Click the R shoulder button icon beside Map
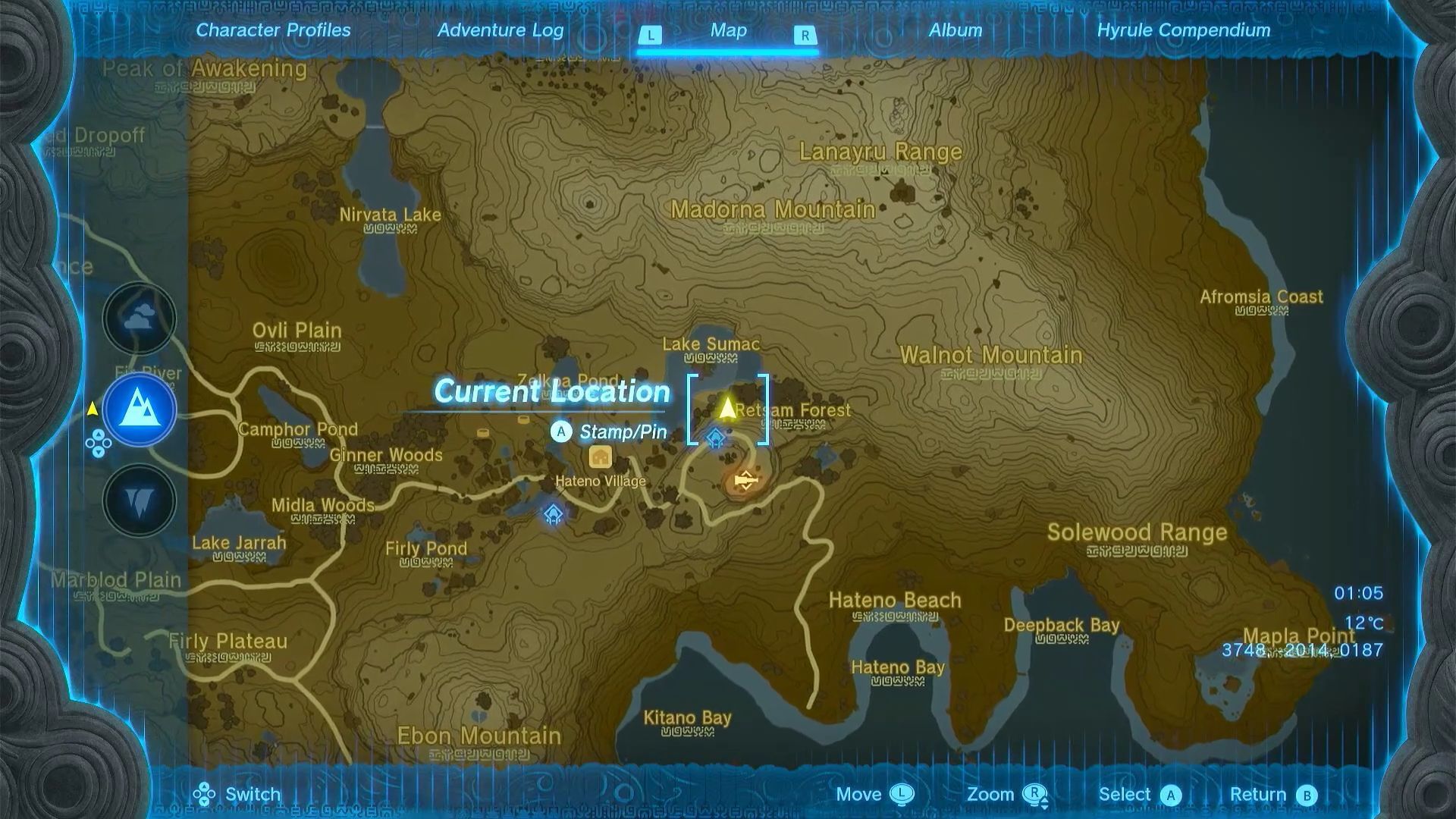 pos(806,33)
